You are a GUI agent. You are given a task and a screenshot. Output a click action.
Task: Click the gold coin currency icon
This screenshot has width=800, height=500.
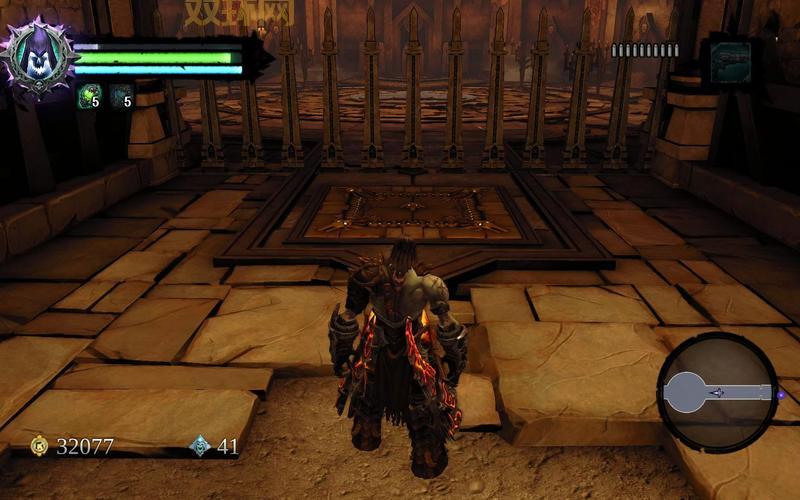(x=39, y=446)
